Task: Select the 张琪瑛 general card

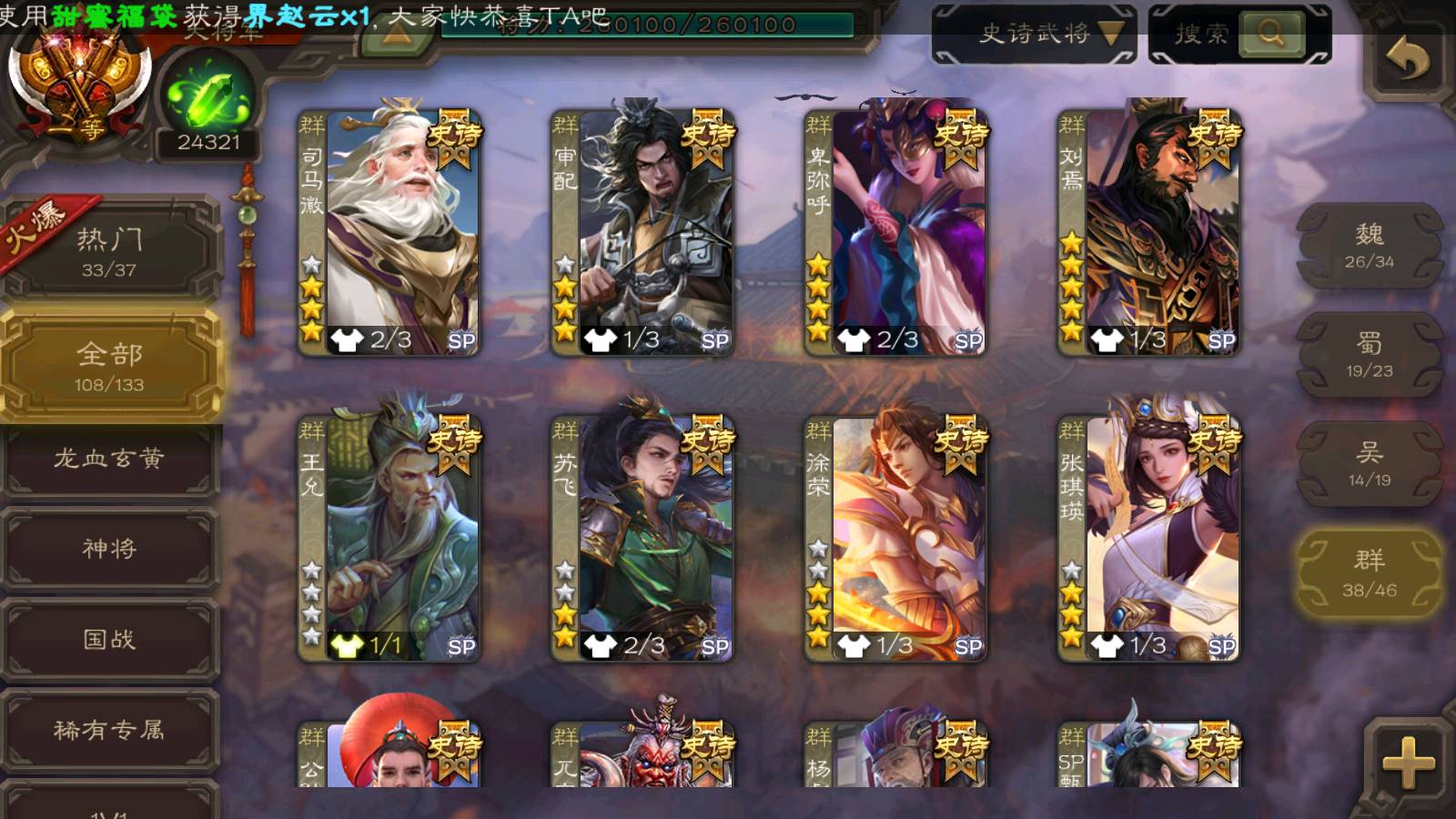Action: [1148, 537]
